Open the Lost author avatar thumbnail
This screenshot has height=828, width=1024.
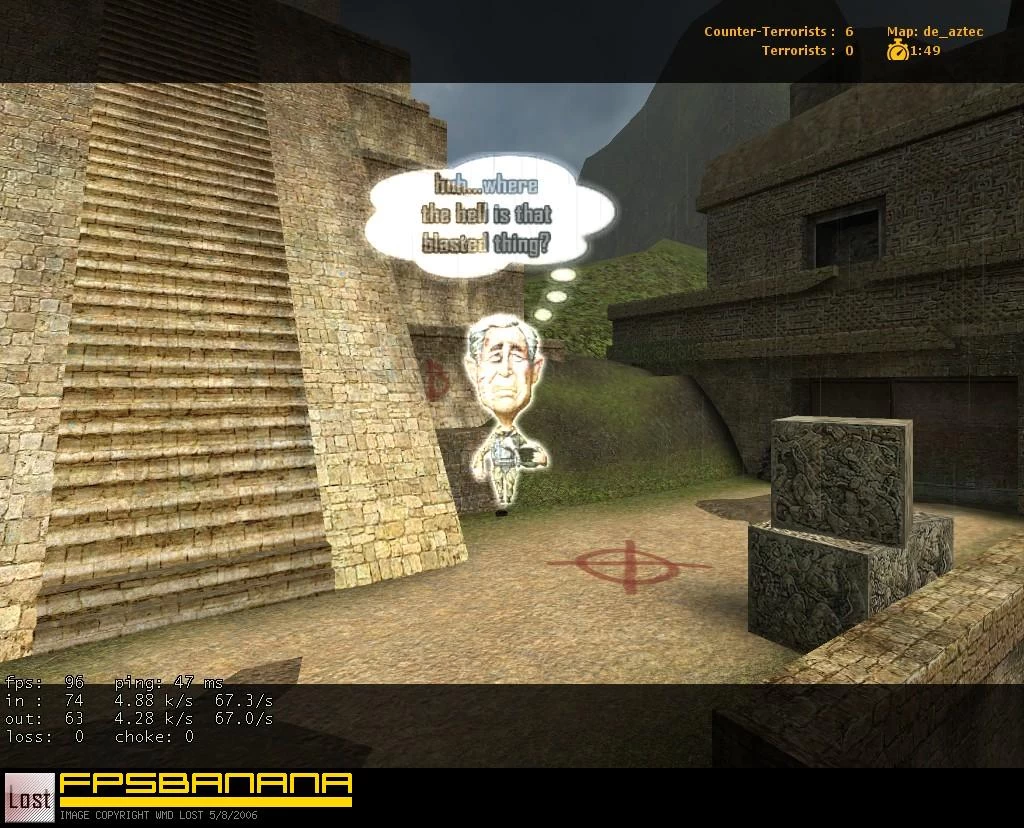pyautogui.click(x=30, y=797)
